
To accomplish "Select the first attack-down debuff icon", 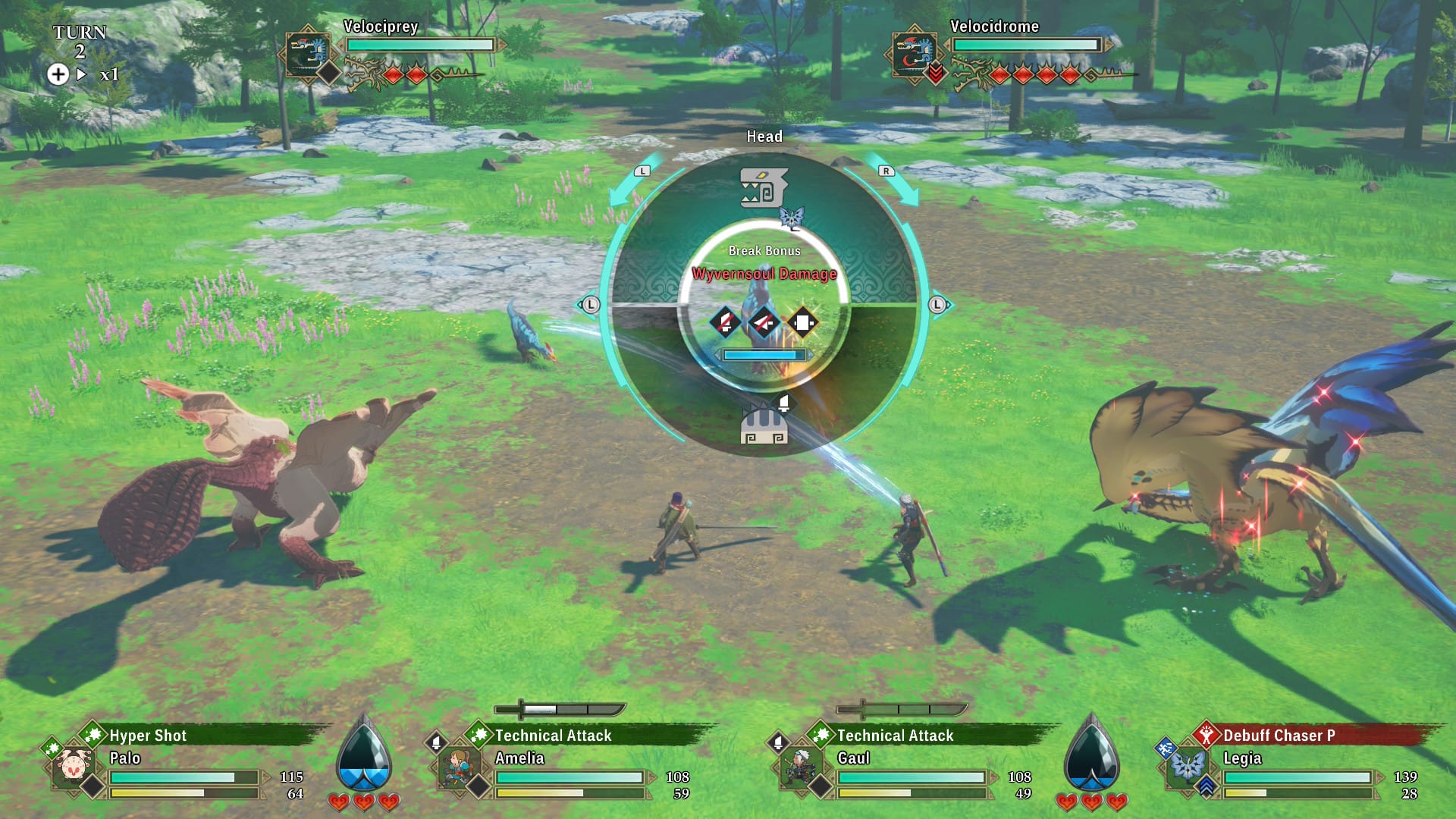I will tap(726, 322).
